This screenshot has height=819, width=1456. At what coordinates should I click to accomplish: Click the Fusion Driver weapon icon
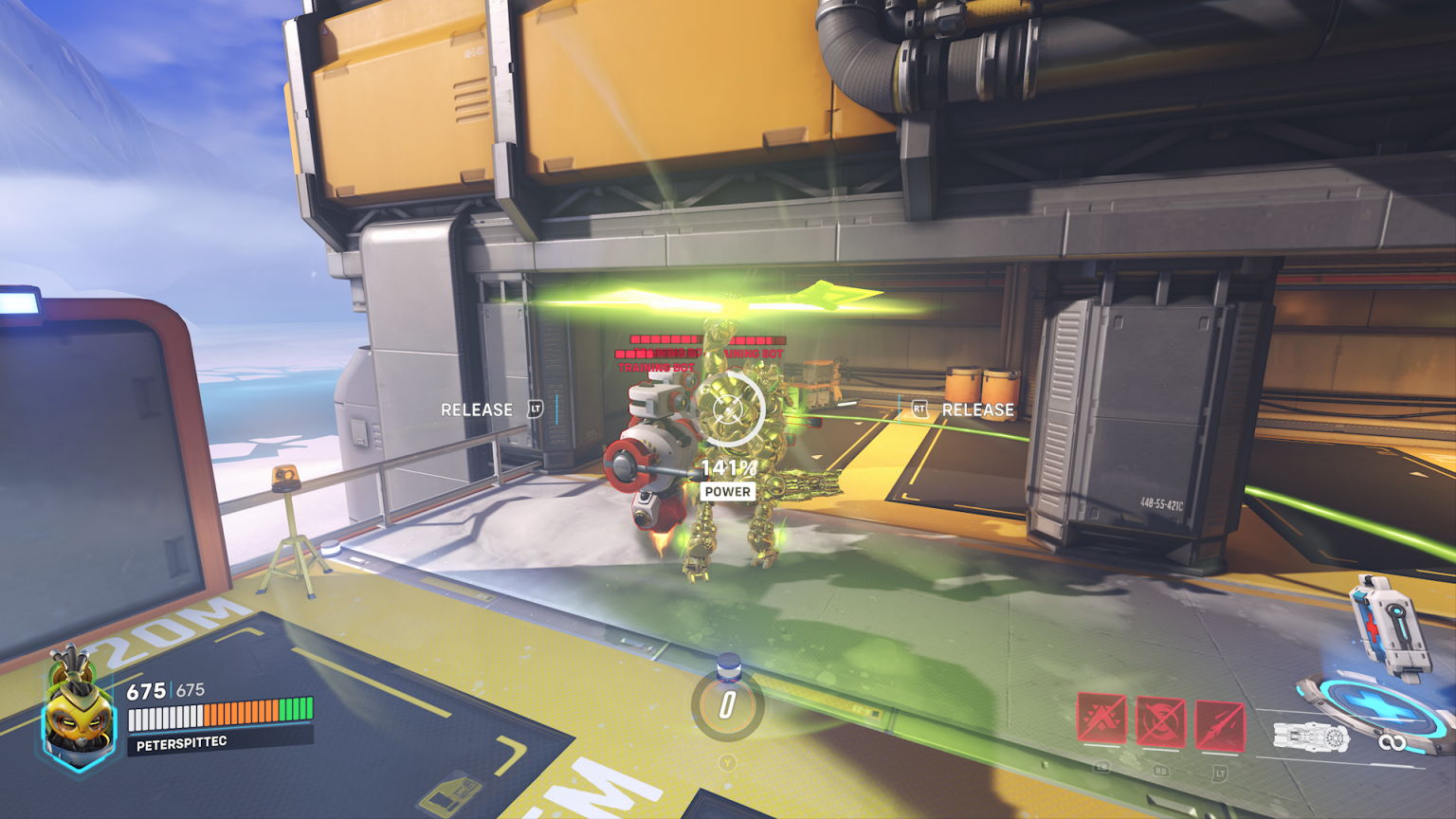coord(1312,735)
